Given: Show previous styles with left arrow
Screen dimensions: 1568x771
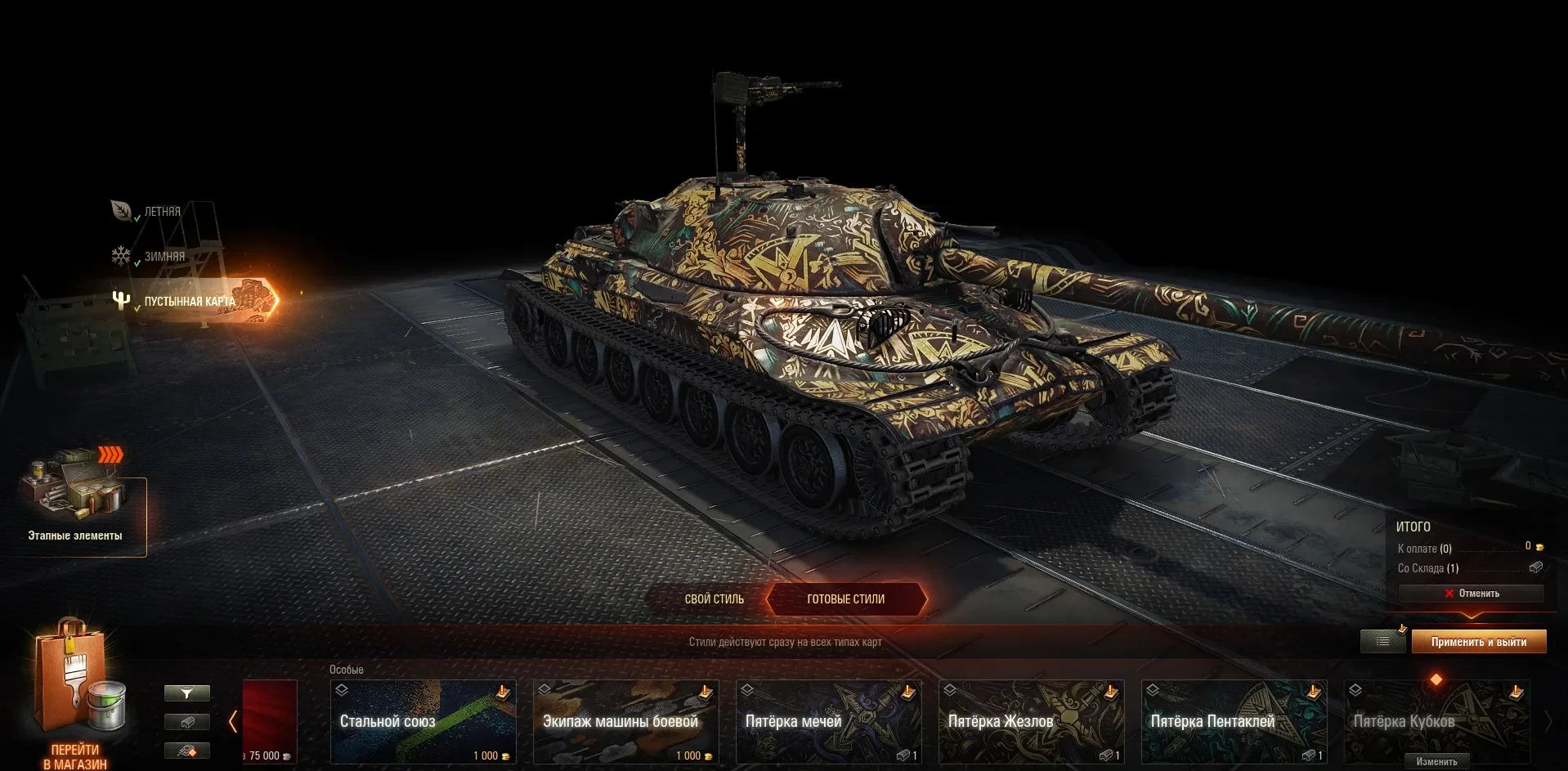Looking at the screenshot, I should click(x=233, y=721).
